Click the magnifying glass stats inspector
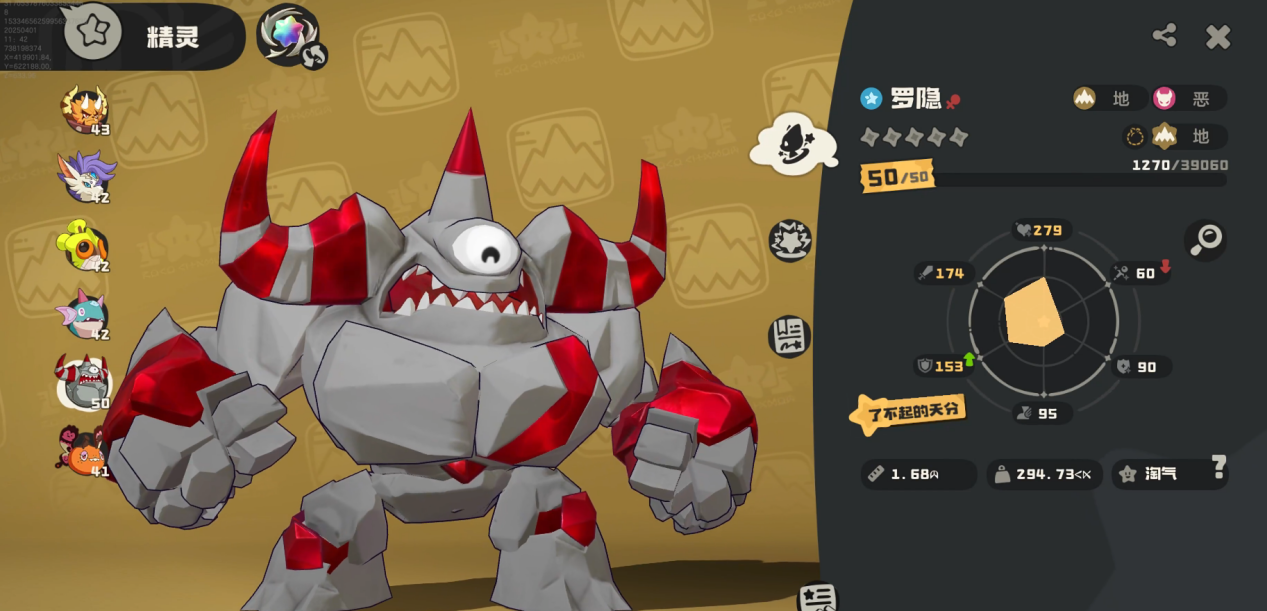The image size is (1267, 611). 1206,240
